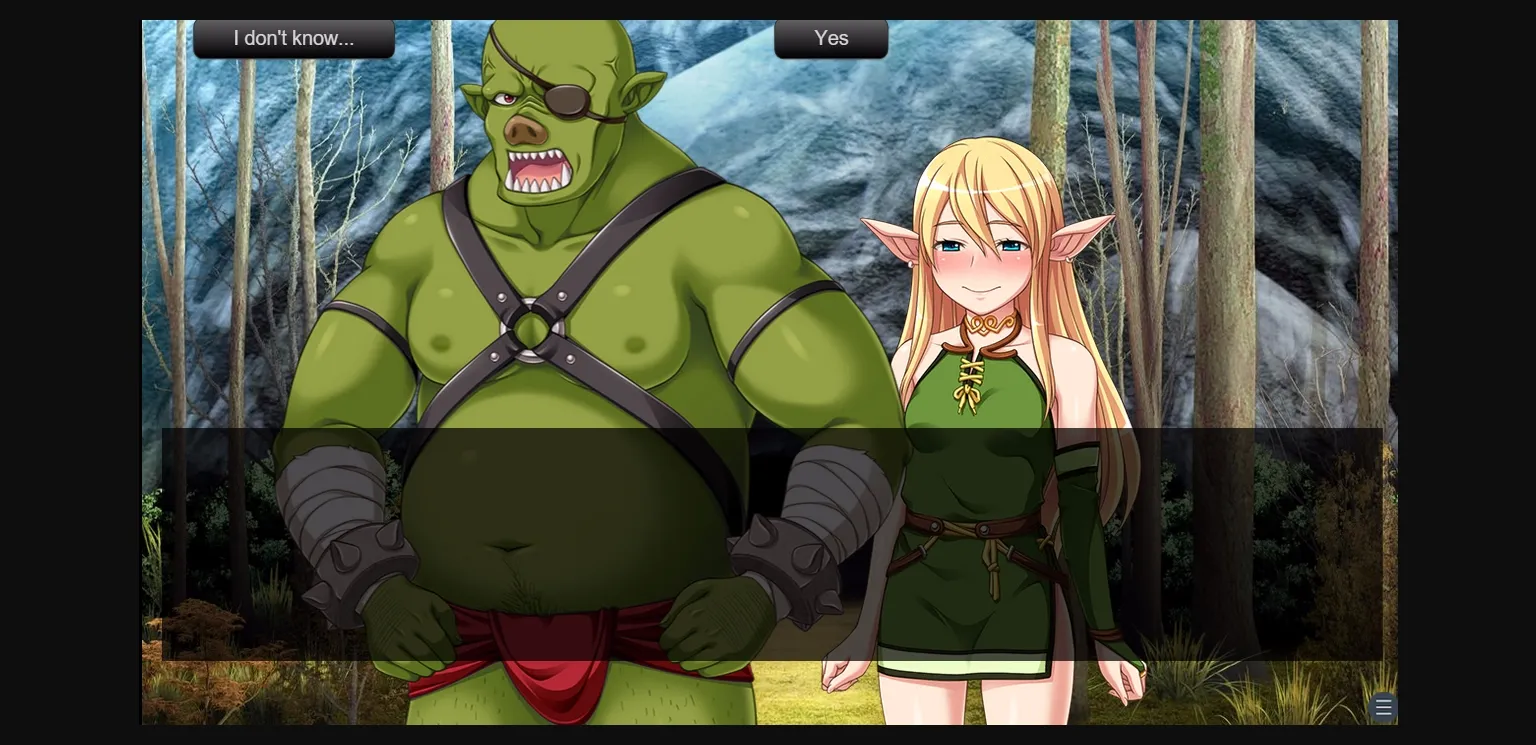Click the dialogue box to advance the story
Viewport: 1536px width, 745px height.
tap(770, 545)
